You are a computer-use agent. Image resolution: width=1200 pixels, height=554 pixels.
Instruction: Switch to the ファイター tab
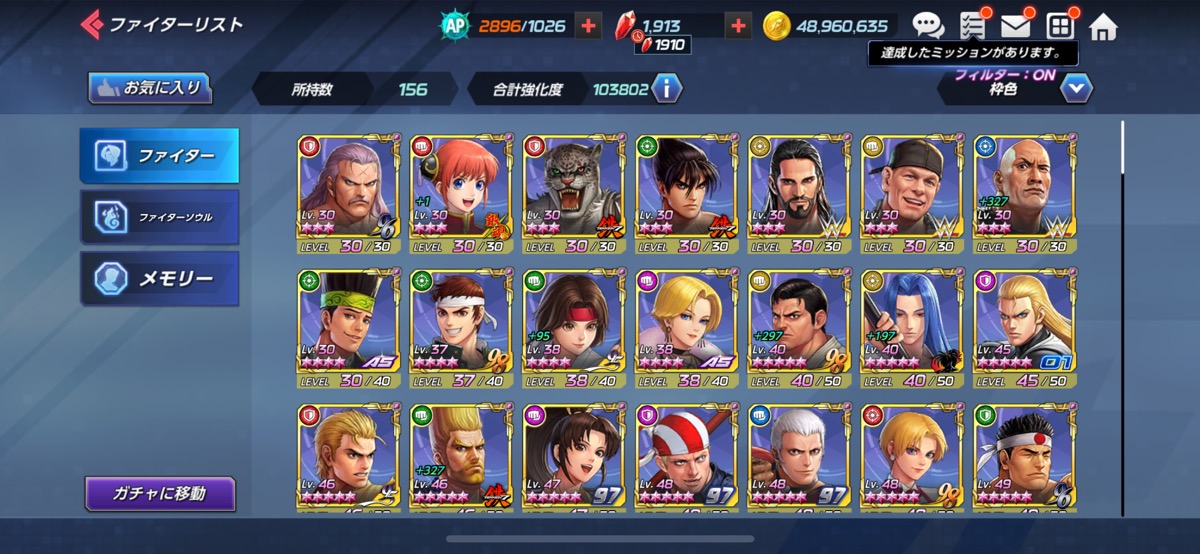pos(160,156)
